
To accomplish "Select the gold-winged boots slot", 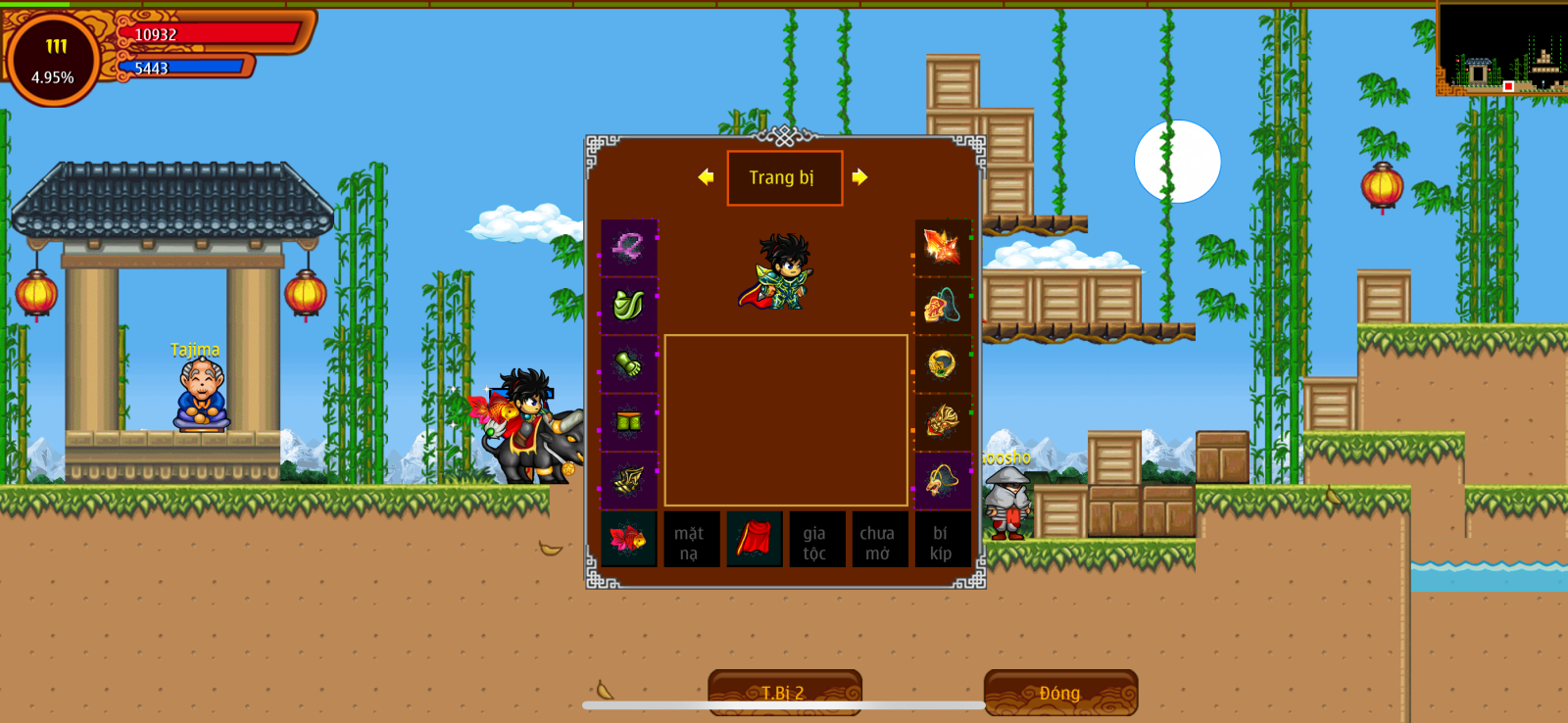I will 628,480.
